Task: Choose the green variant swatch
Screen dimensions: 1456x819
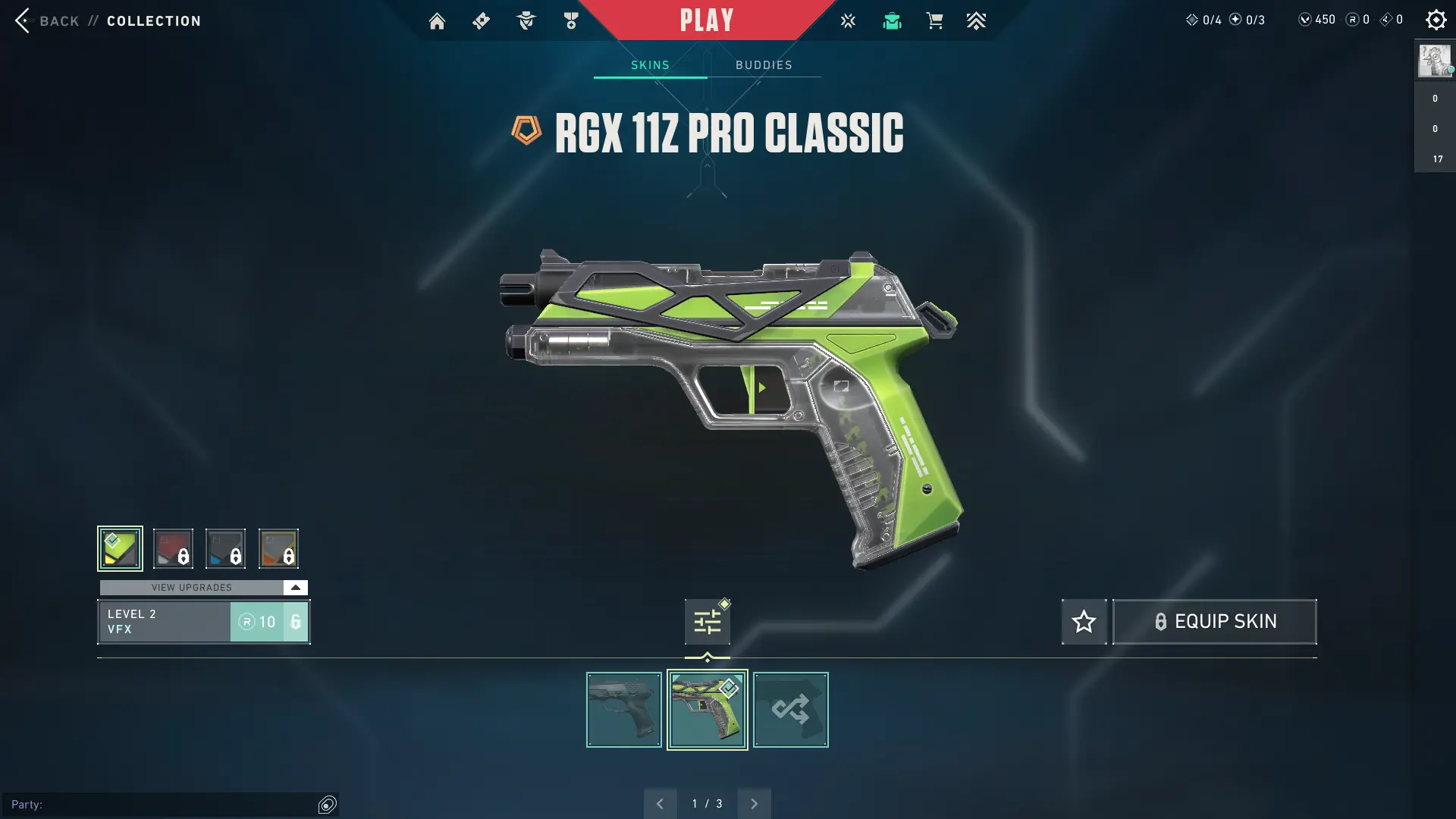Action: tap(120, 548)
